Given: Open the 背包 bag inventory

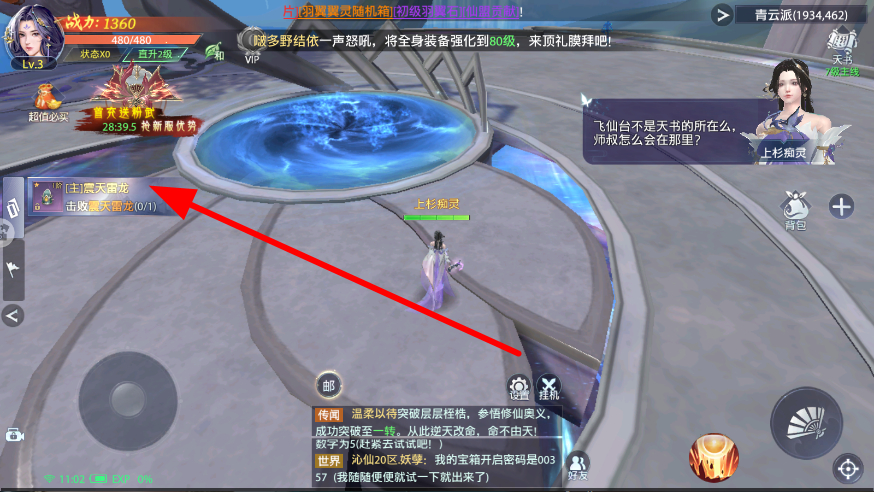Looking at the screenshot, I should [795, 206].
